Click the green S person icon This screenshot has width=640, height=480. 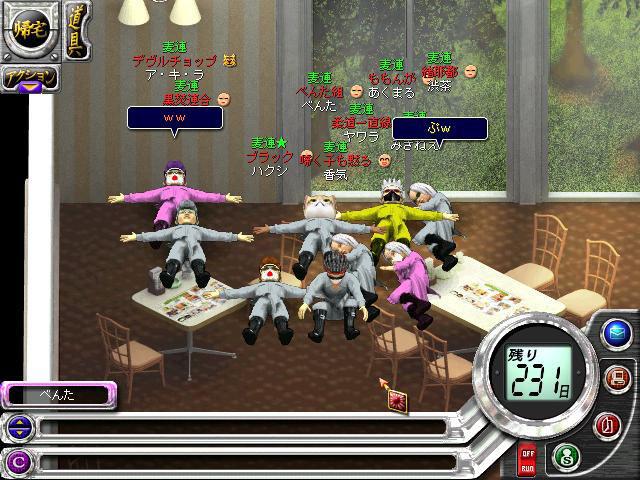(x=566, y=456)
